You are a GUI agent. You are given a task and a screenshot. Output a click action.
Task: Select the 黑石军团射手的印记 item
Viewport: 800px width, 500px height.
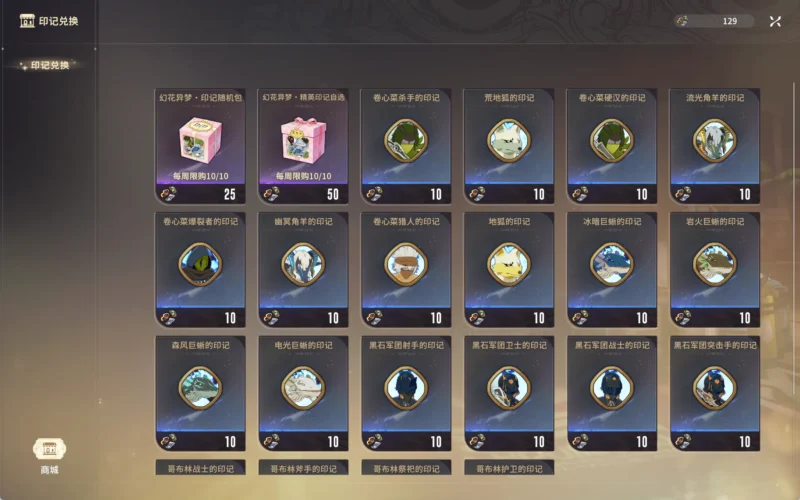[x=406, y=390]
